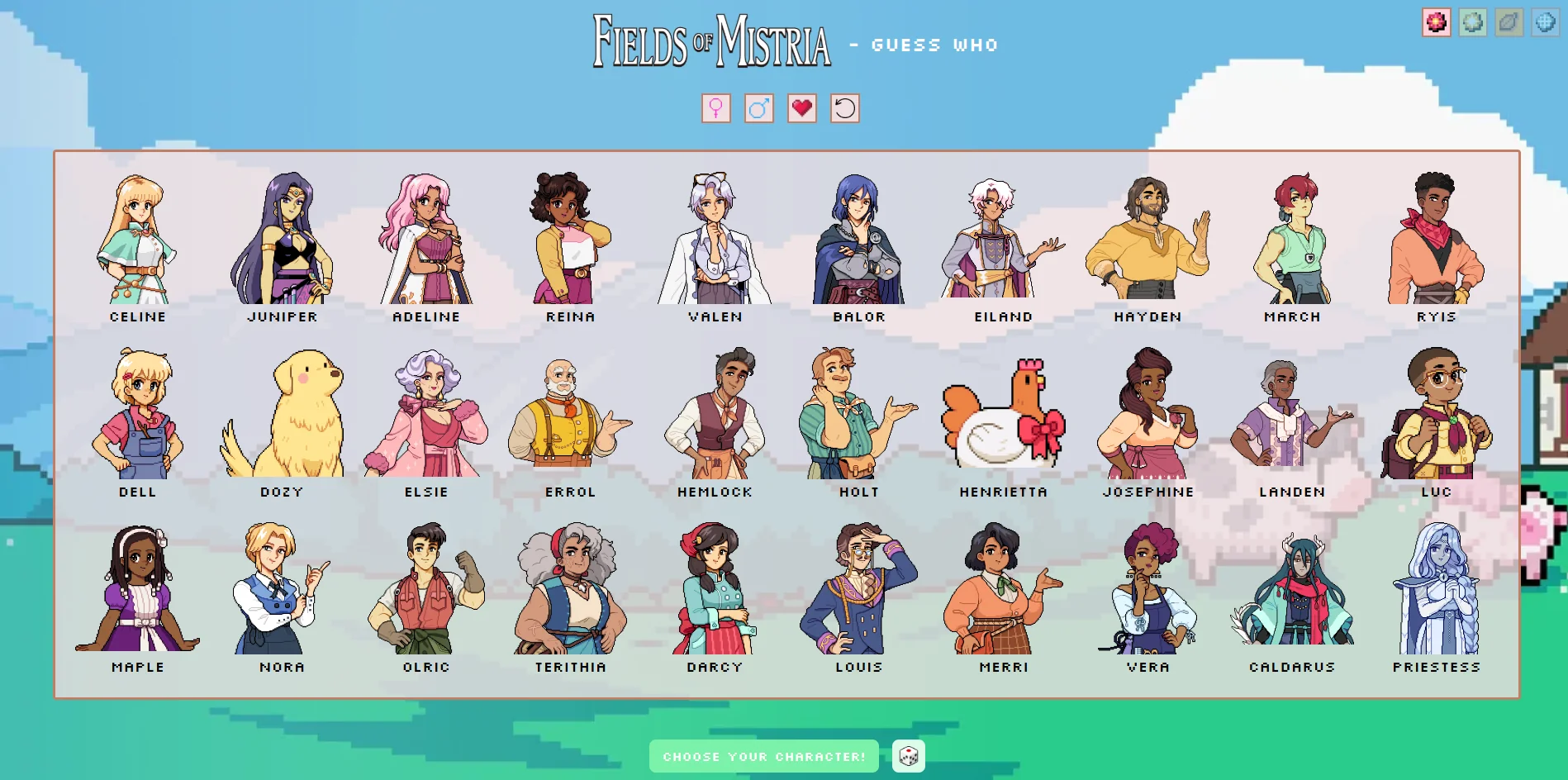Click the dice for a random character

click(908, 754)
